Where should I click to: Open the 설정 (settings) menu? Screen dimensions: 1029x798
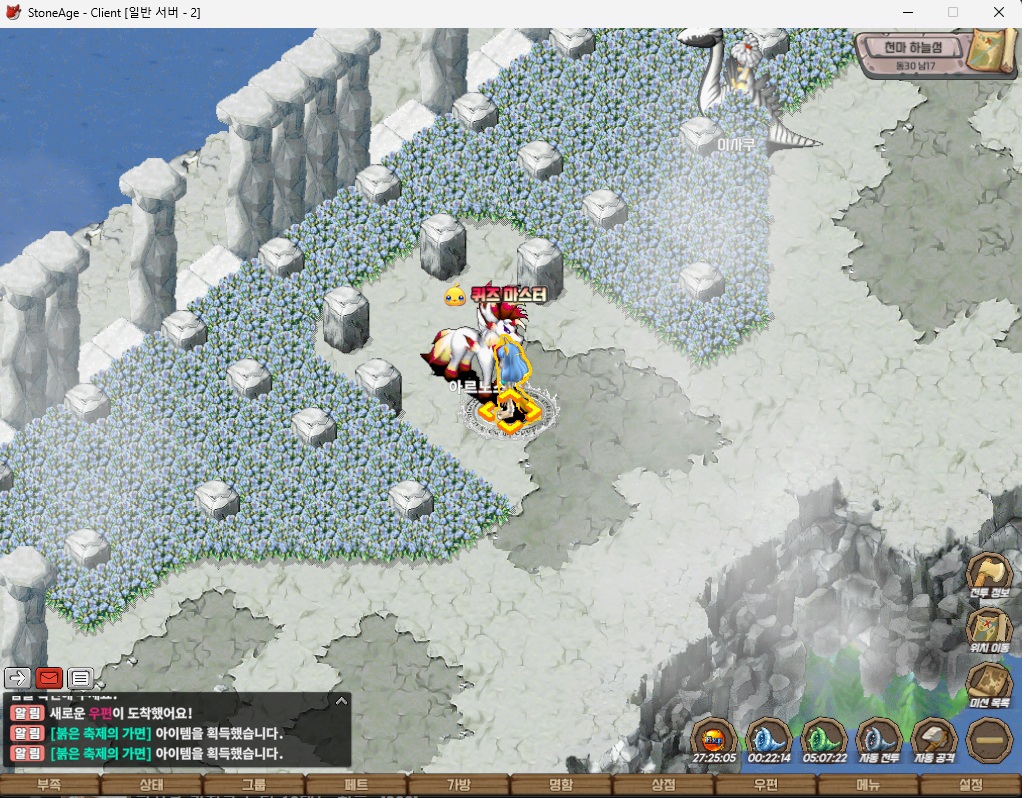click(971, 785)
